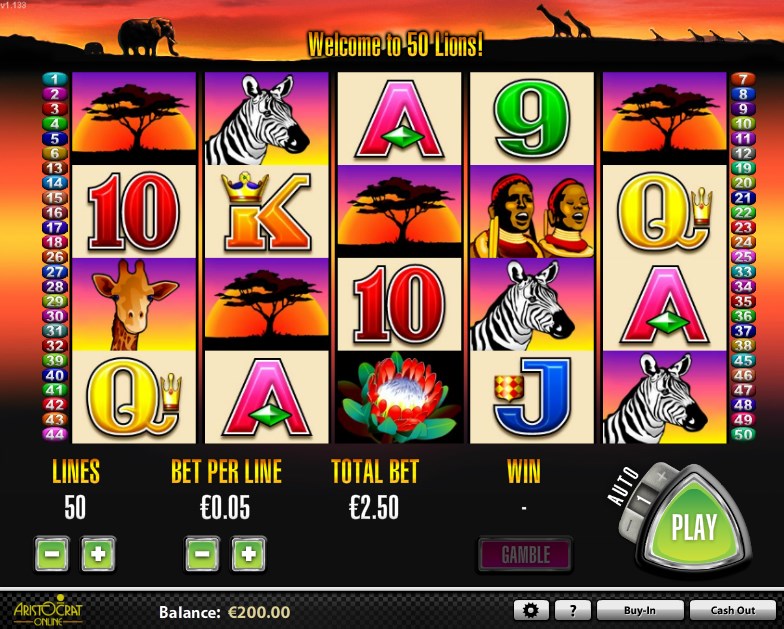Click the GAMBLE button
784x629 pixels.
pos(524,553)
